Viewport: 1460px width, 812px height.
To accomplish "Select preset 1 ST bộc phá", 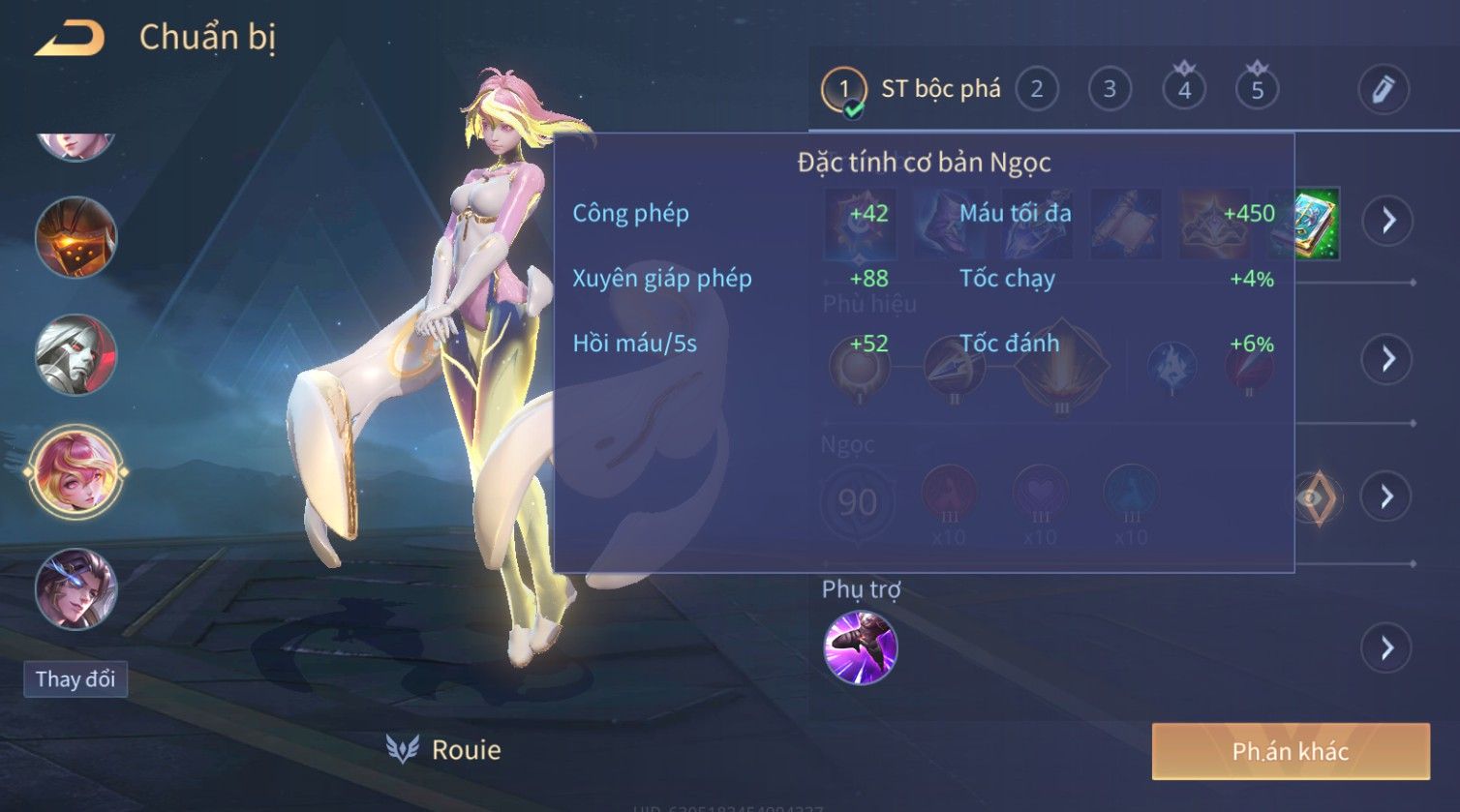I will 843,90.
